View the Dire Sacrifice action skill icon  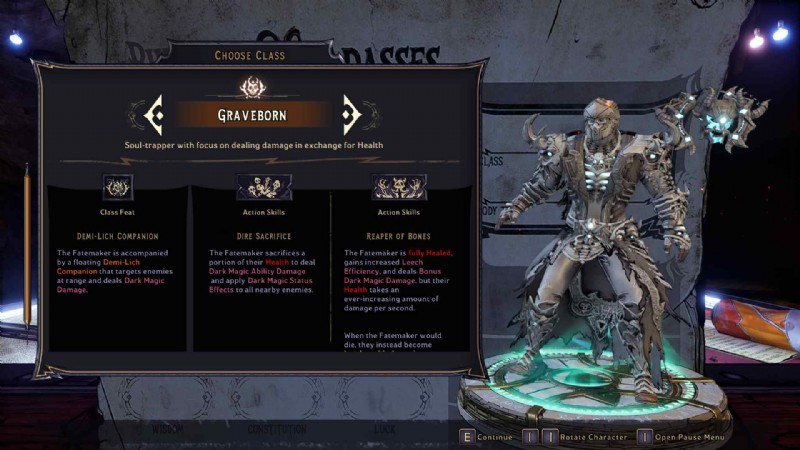point(263,187)
